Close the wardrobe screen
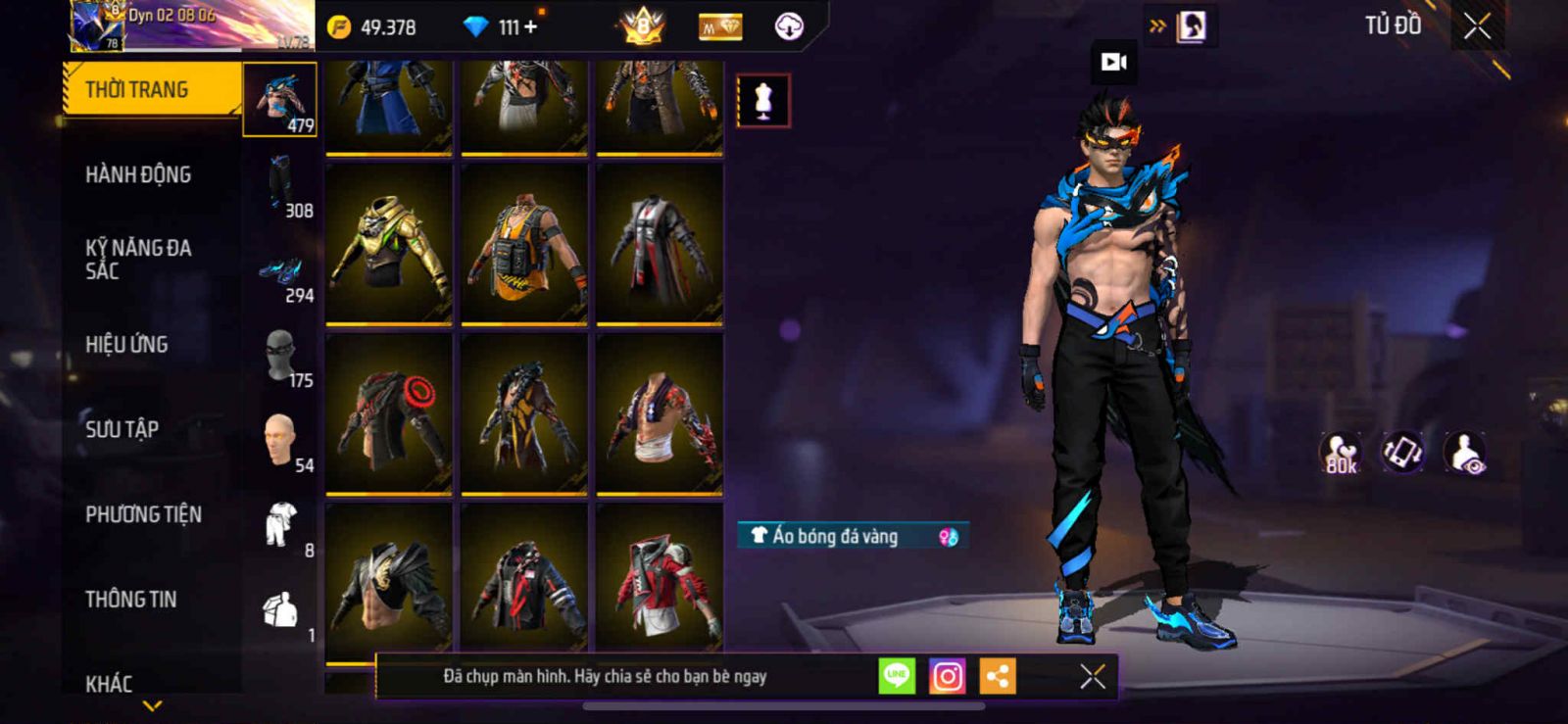The height and width of the screenshot is (724, 1568). (1478, 26)
